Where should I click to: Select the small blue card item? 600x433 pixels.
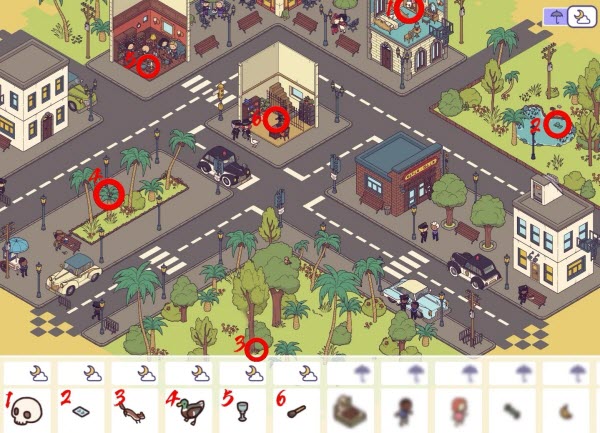point(84,411)
